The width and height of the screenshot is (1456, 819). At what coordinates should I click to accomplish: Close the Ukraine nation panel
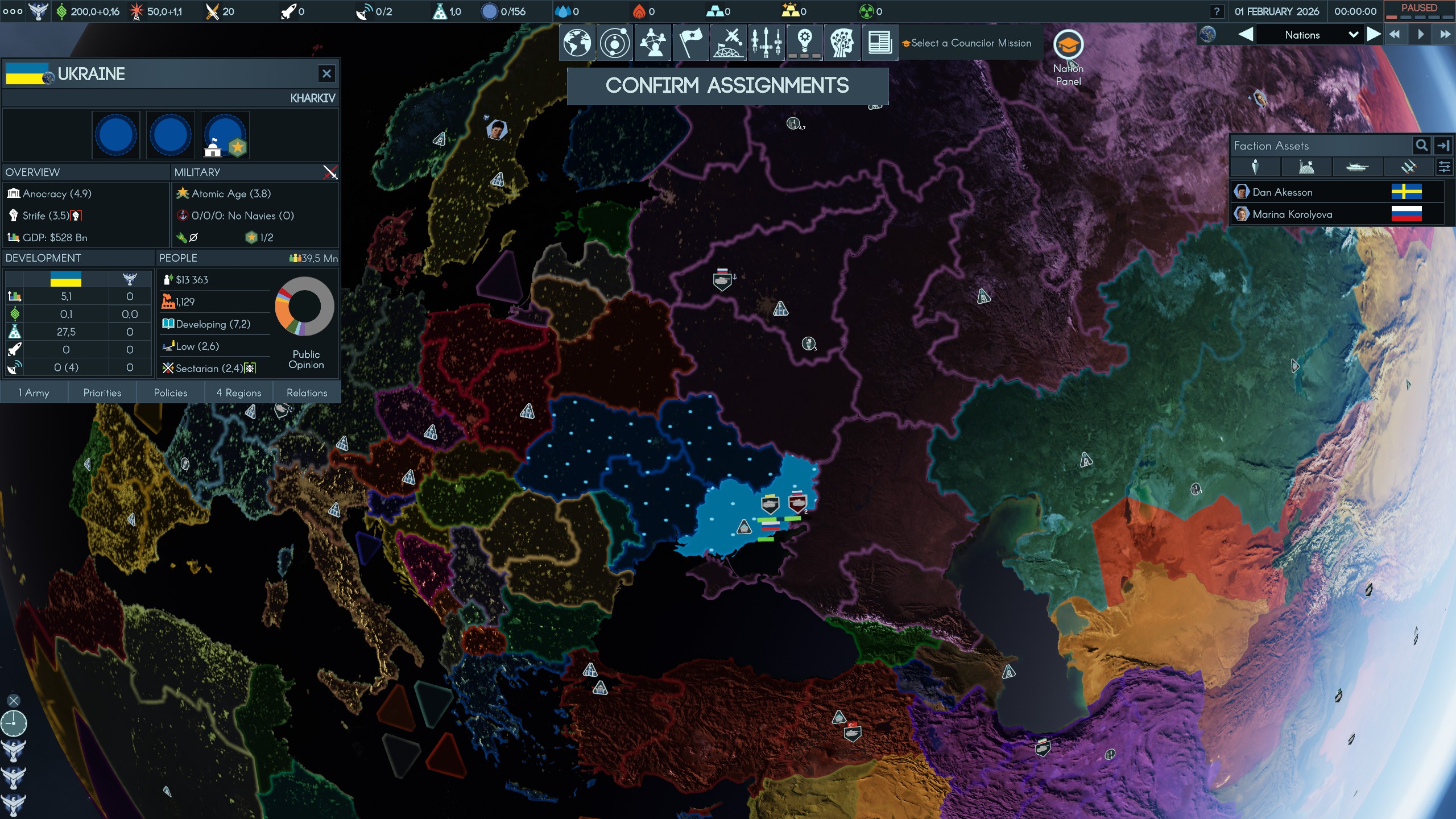pyautogui.click(x=326, y=73)
